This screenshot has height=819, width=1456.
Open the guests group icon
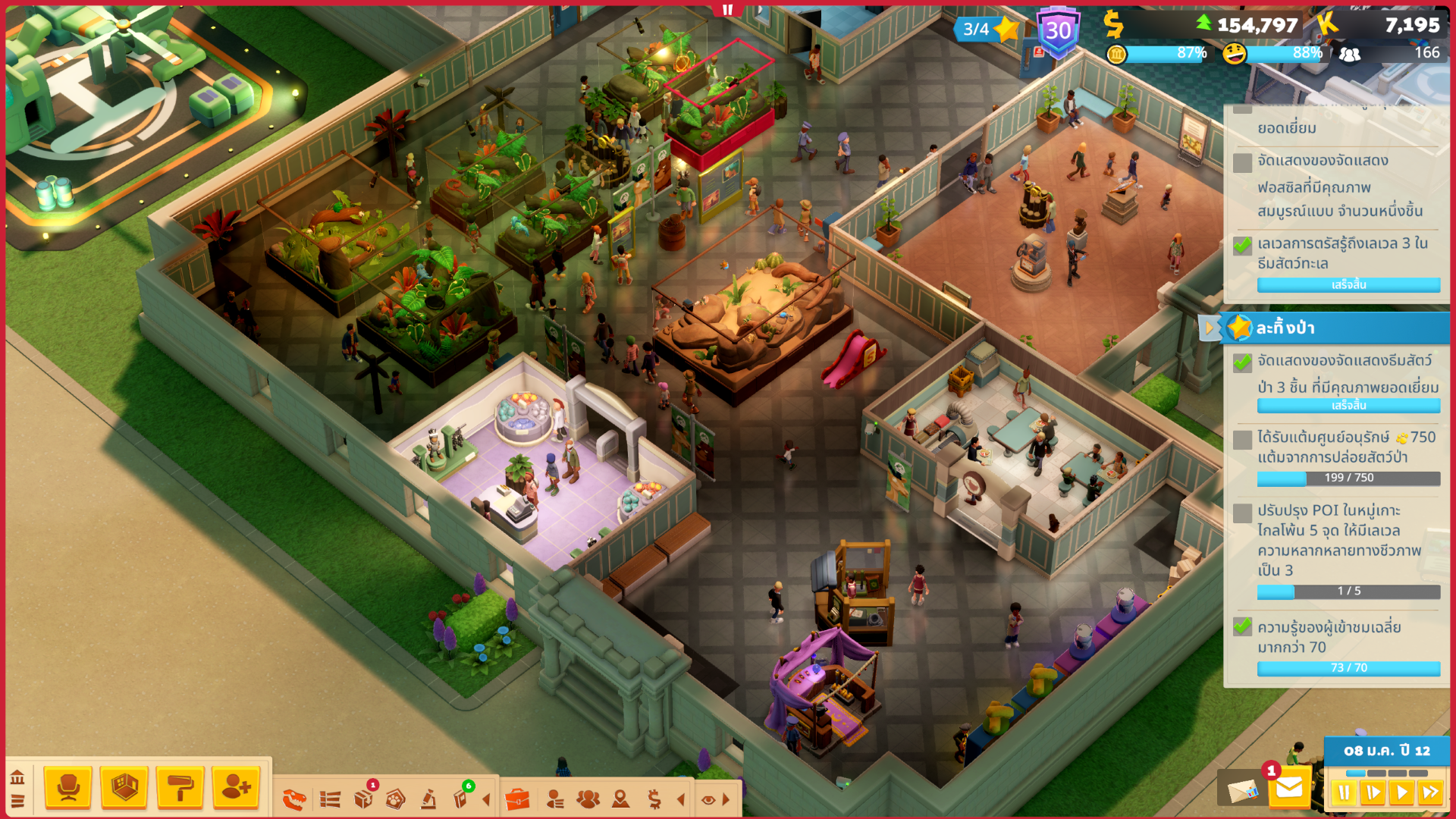pyautogui.click(x=588, y=799)
